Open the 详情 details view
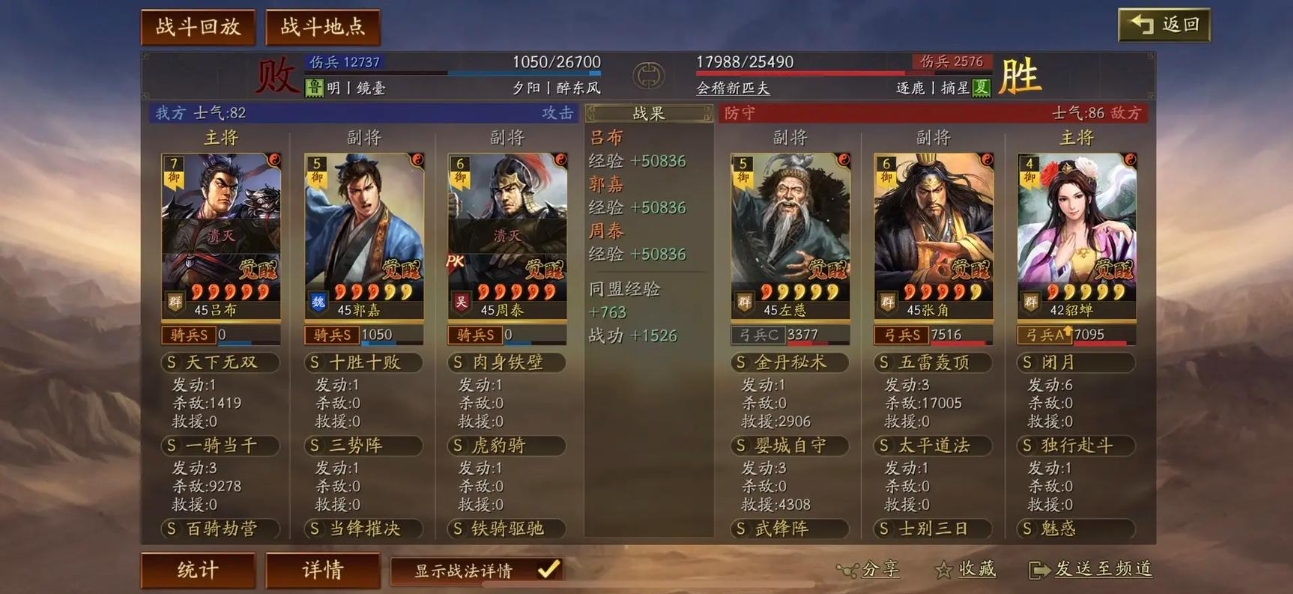The height and width of the screenshot is (594, 1293). (x=322, y=570)
